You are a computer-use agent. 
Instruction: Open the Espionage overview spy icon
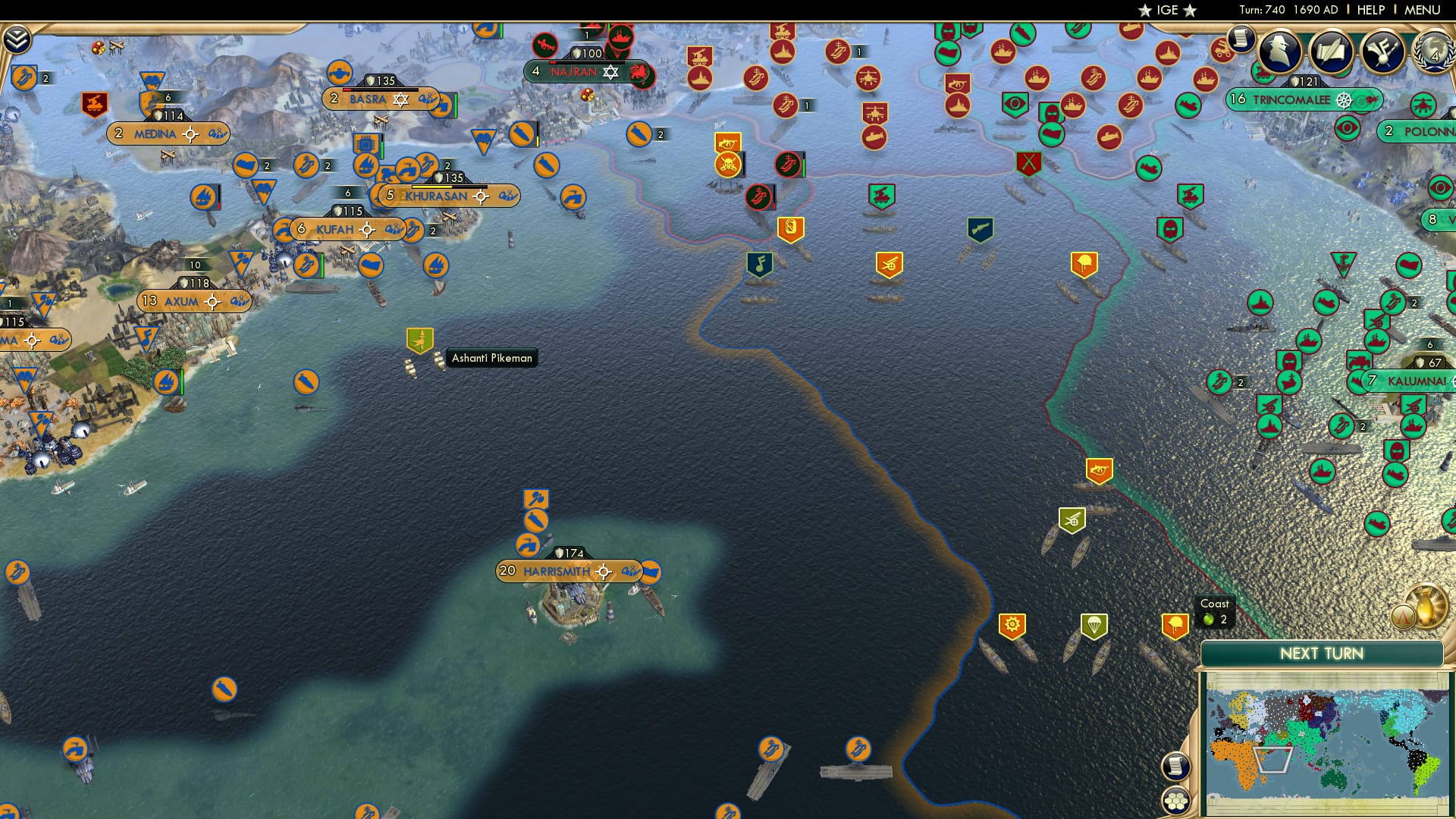point(1279,49)
